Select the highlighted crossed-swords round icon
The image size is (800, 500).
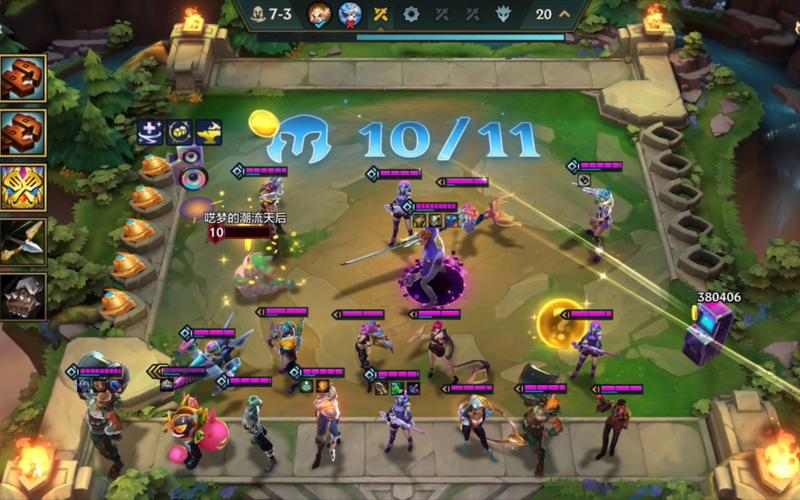coord(381,14)
